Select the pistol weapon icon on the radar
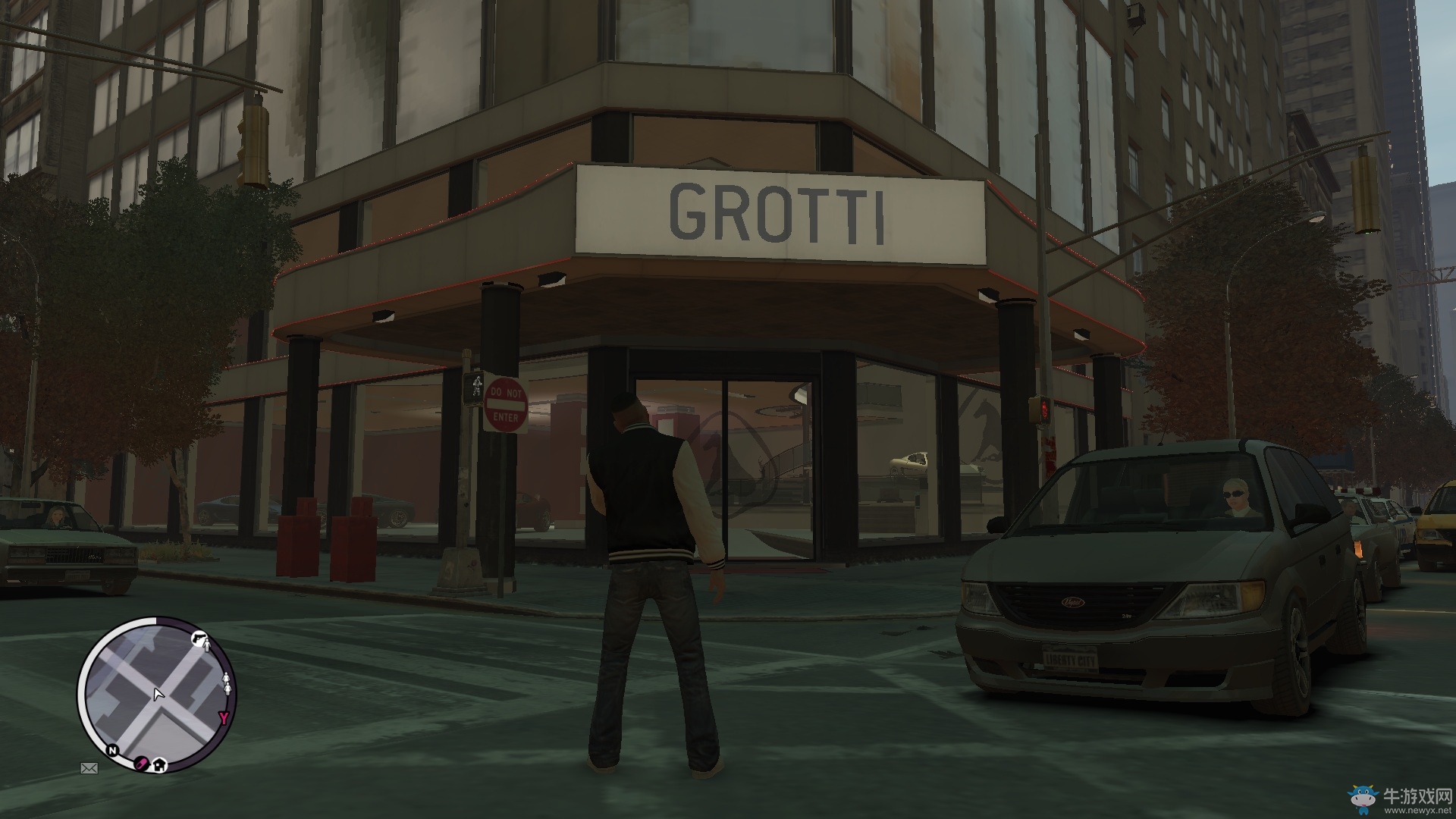1456x819 pixels. tap(199, 638)
